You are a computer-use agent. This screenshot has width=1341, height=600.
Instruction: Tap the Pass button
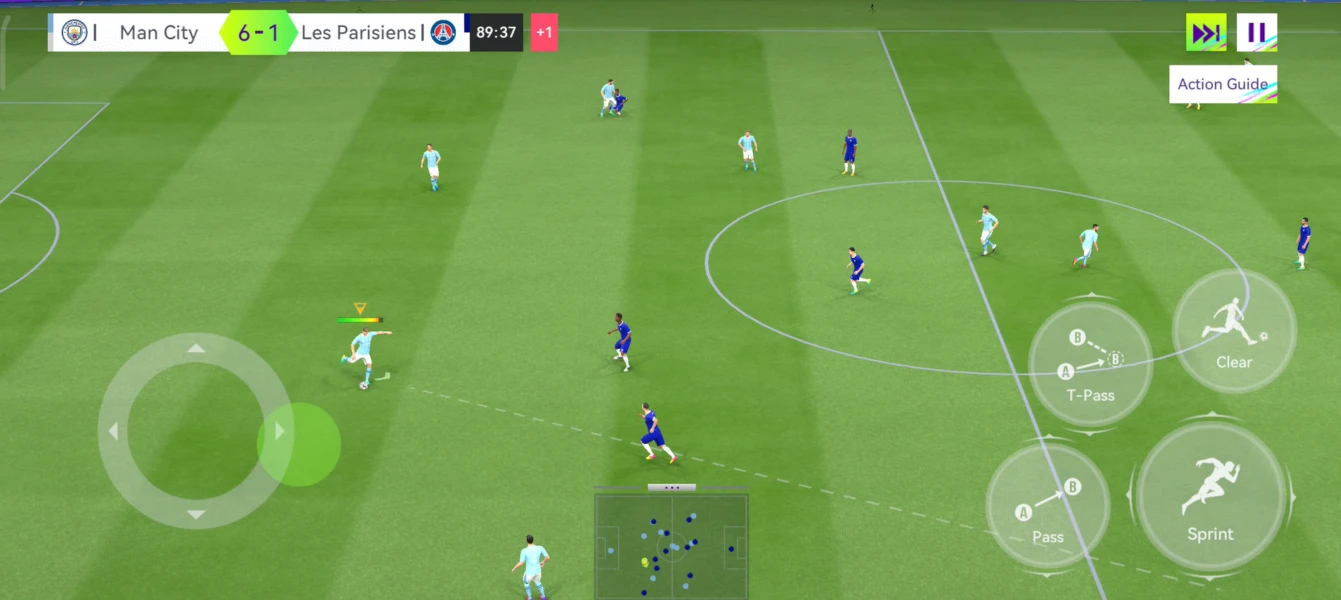click(1047, 506)
